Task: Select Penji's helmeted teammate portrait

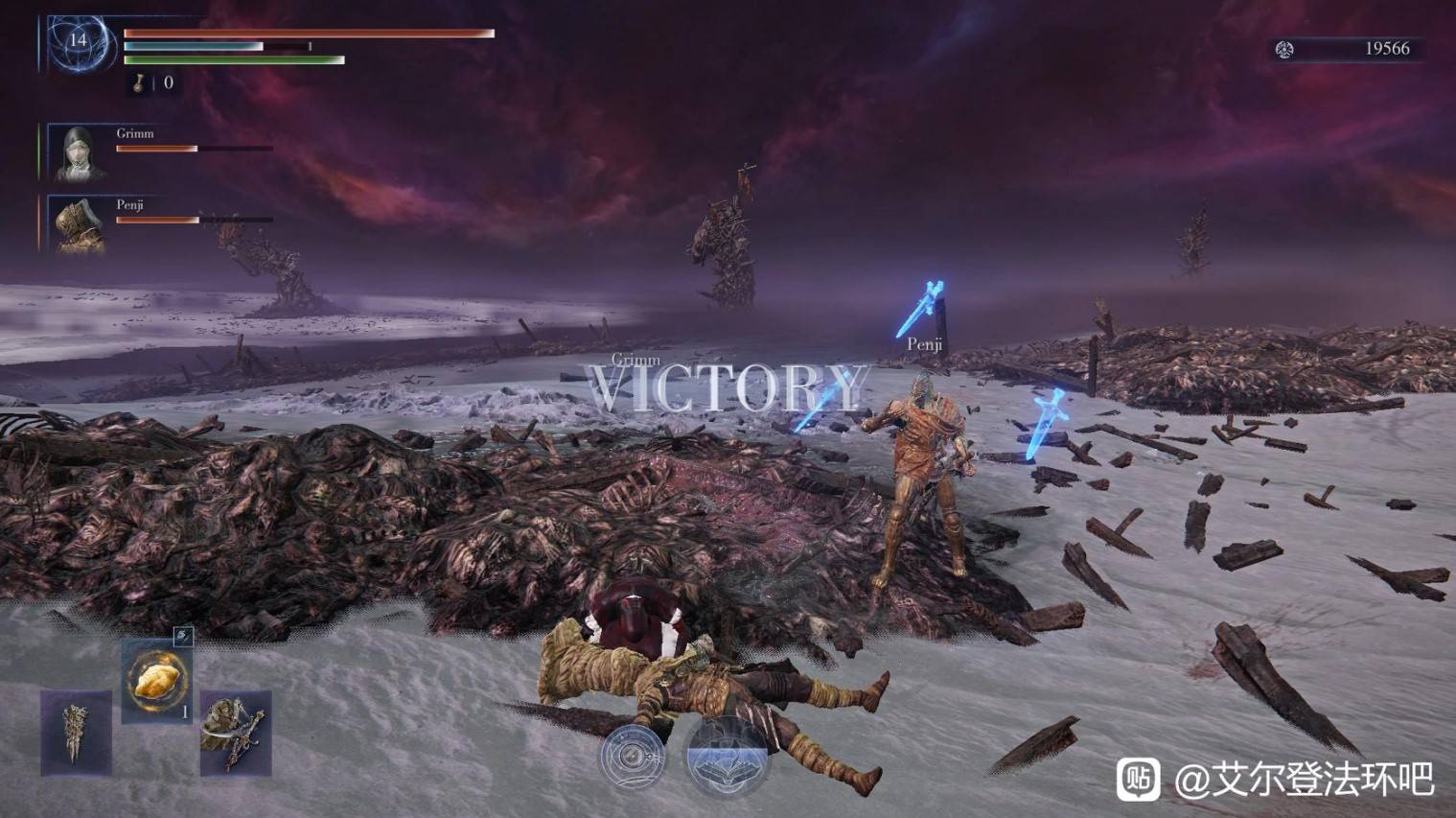Action: click(78, 224)
